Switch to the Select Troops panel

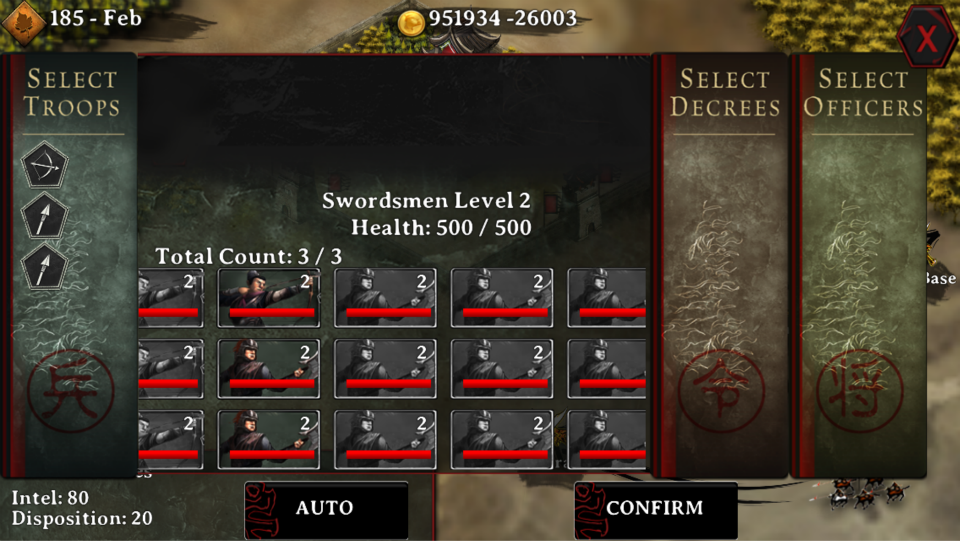click(x=72, y=93)
